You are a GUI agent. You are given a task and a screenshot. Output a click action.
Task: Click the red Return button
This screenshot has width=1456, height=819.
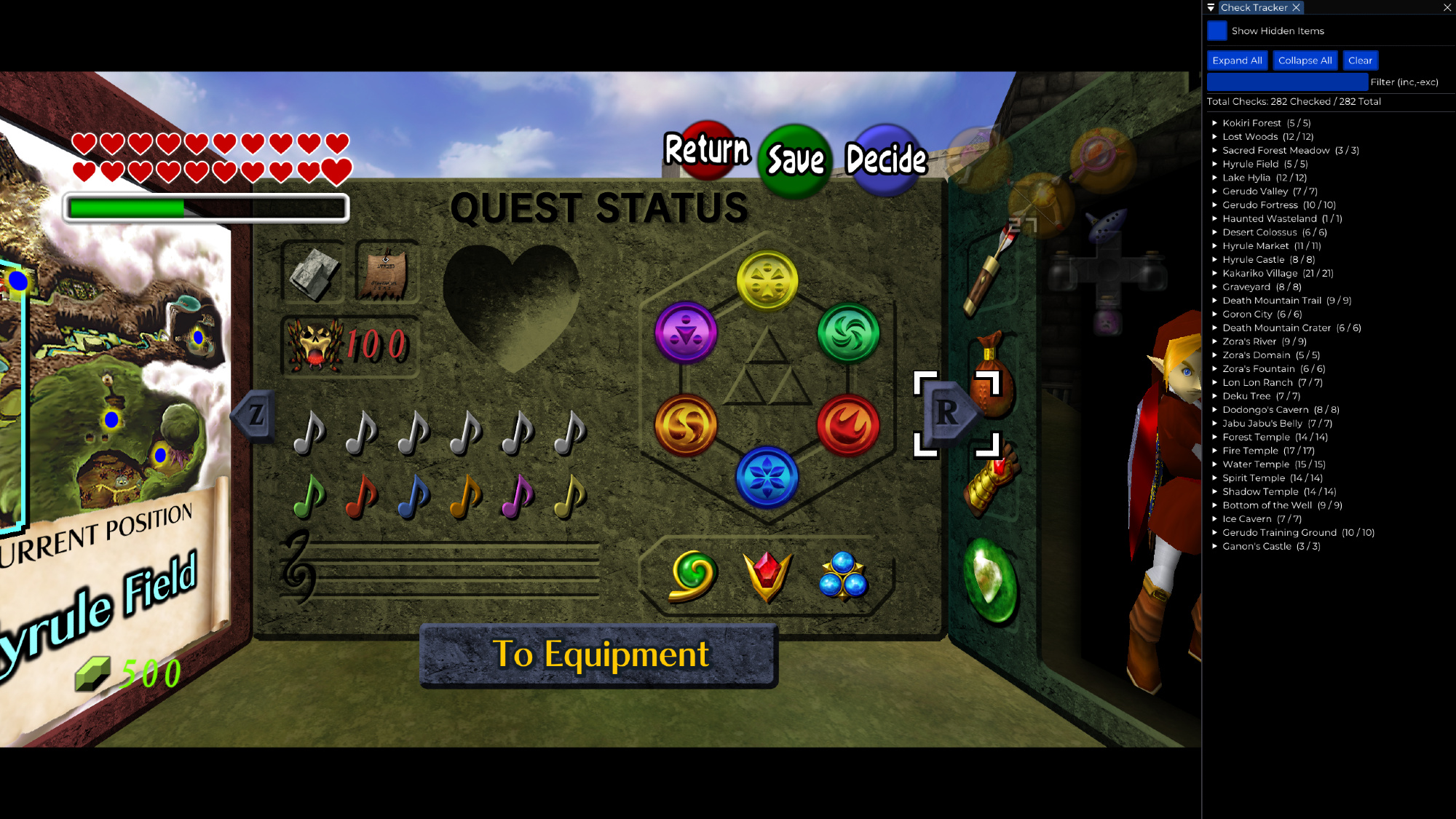click(x=707, y=150)
